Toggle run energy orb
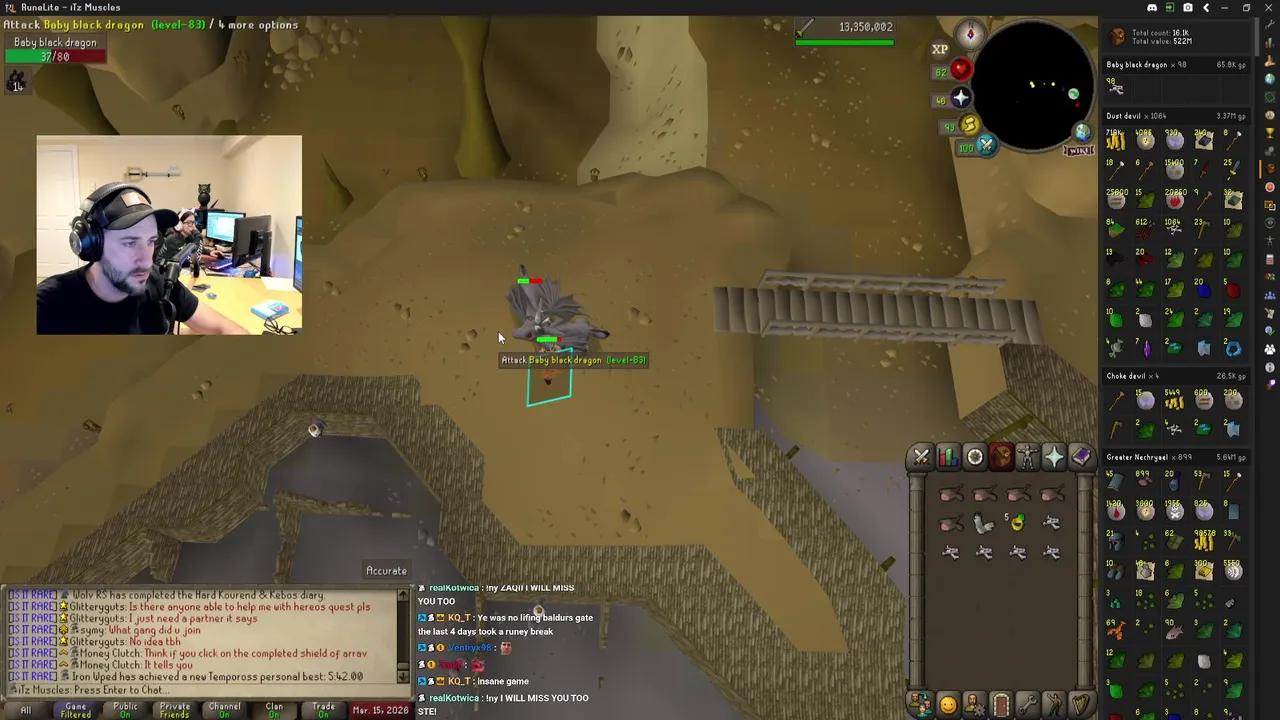Image resolution: width=1280 pixels, height=720 pixels. [969, 125]
